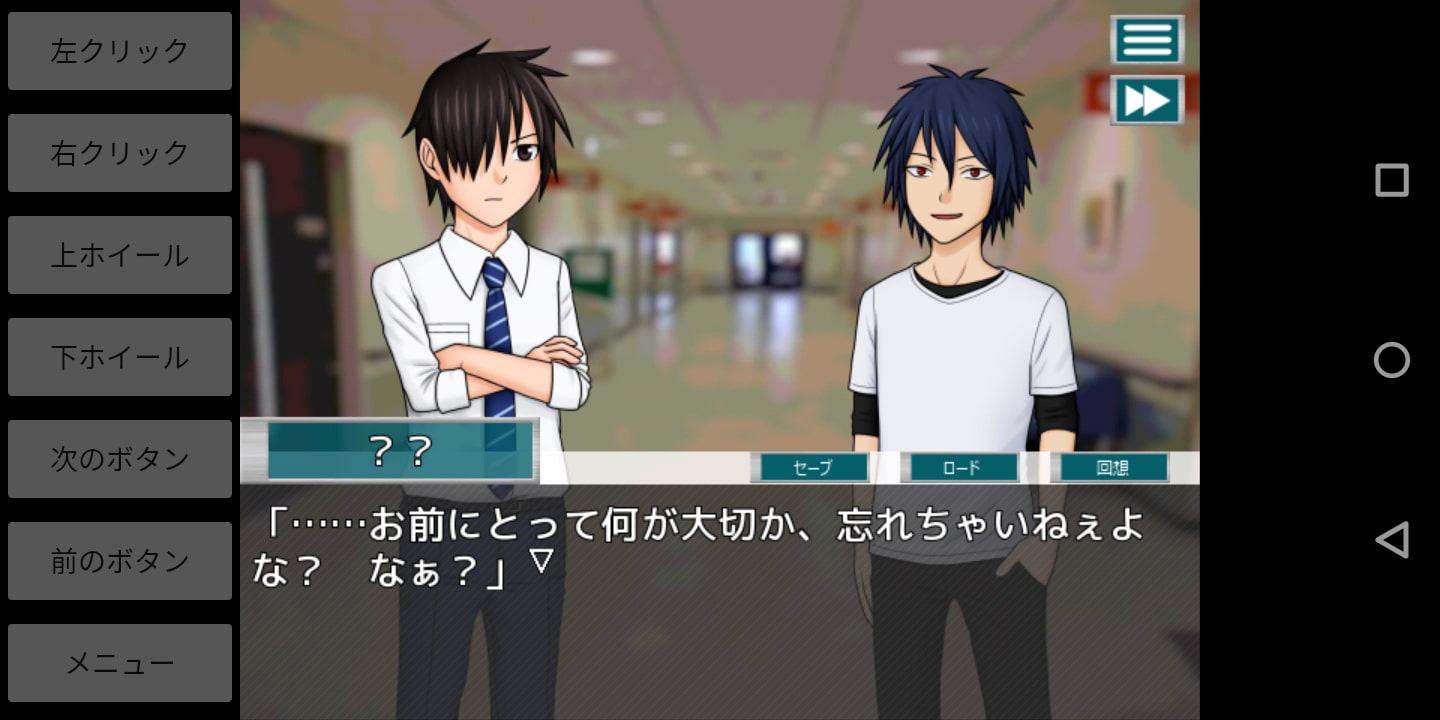1440x720 pixels.
Task: Activate the 下ホイール button
Action: 120,357
